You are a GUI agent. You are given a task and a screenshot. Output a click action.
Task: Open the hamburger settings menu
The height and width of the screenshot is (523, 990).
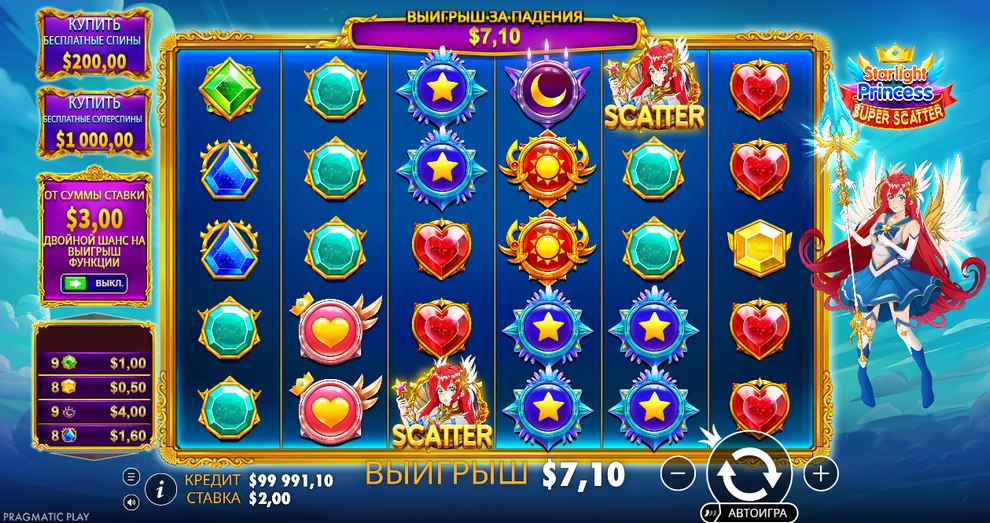[131, 476]
